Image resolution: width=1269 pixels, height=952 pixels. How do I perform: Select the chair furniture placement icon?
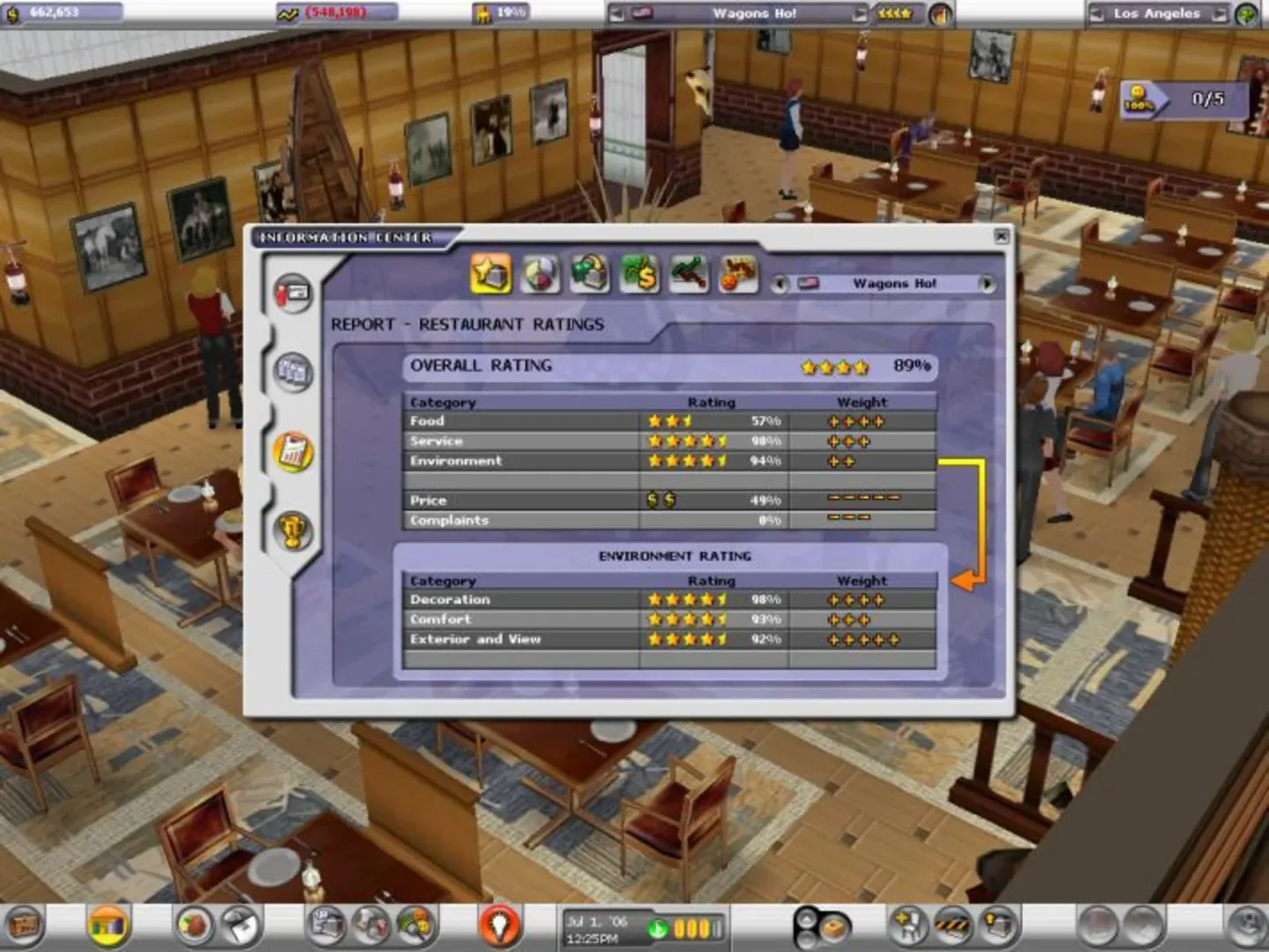[x=907, y=927]
